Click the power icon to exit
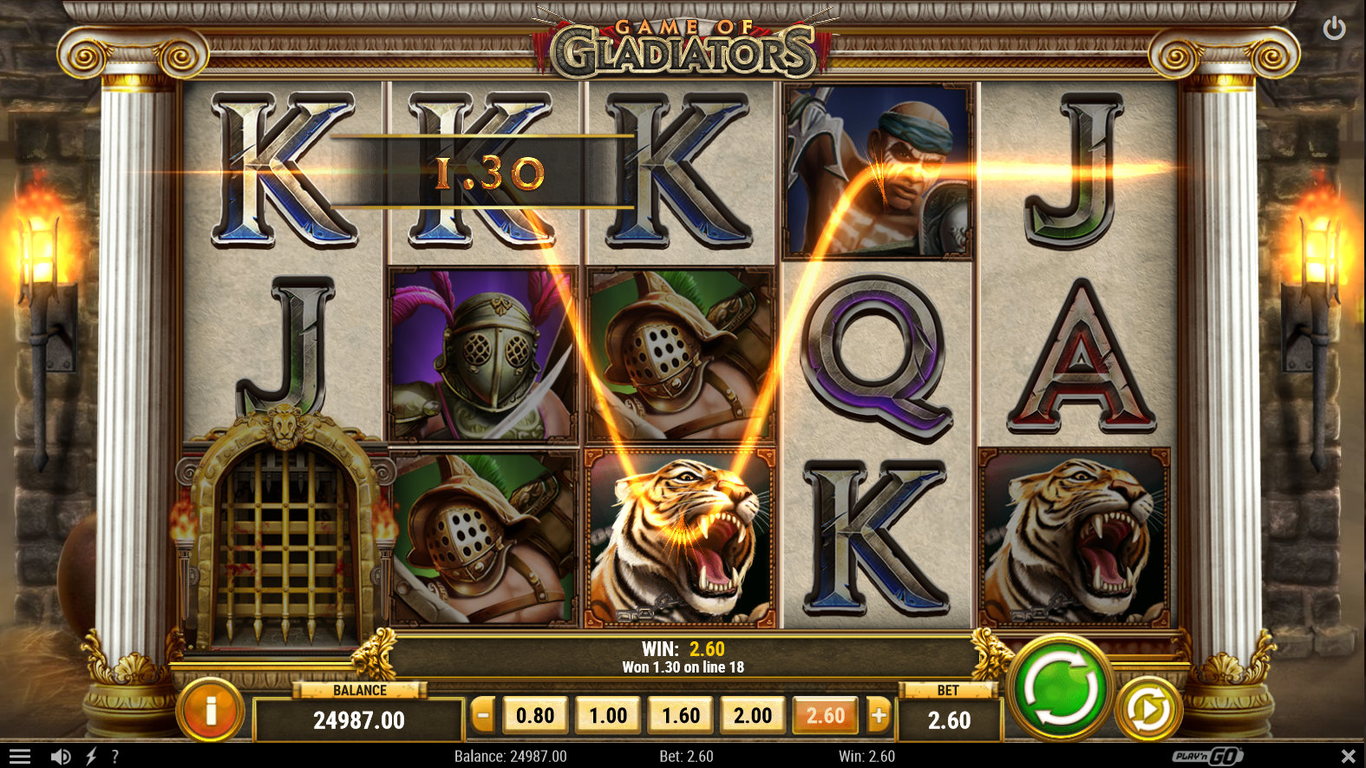Image resolution: width=1366 pixels, height=768 pixels. point(1334,29)
